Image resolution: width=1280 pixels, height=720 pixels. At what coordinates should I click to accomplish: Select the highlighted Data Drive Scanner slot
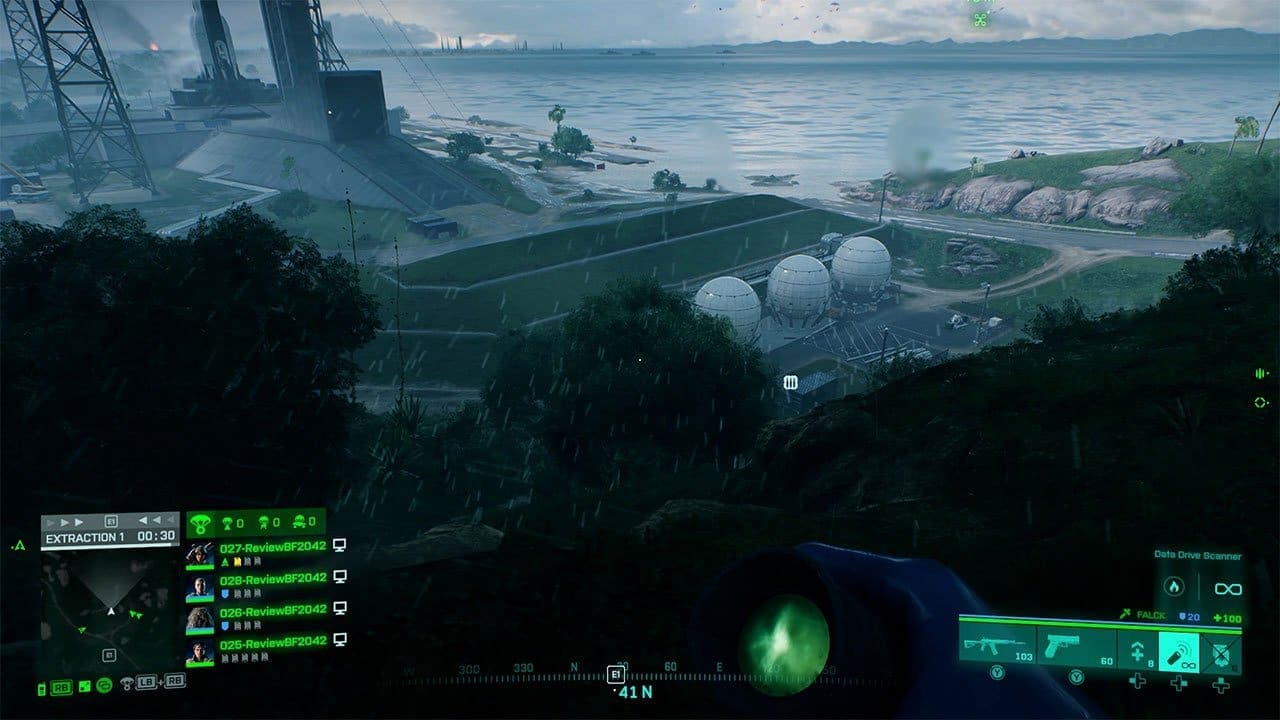1179,650
